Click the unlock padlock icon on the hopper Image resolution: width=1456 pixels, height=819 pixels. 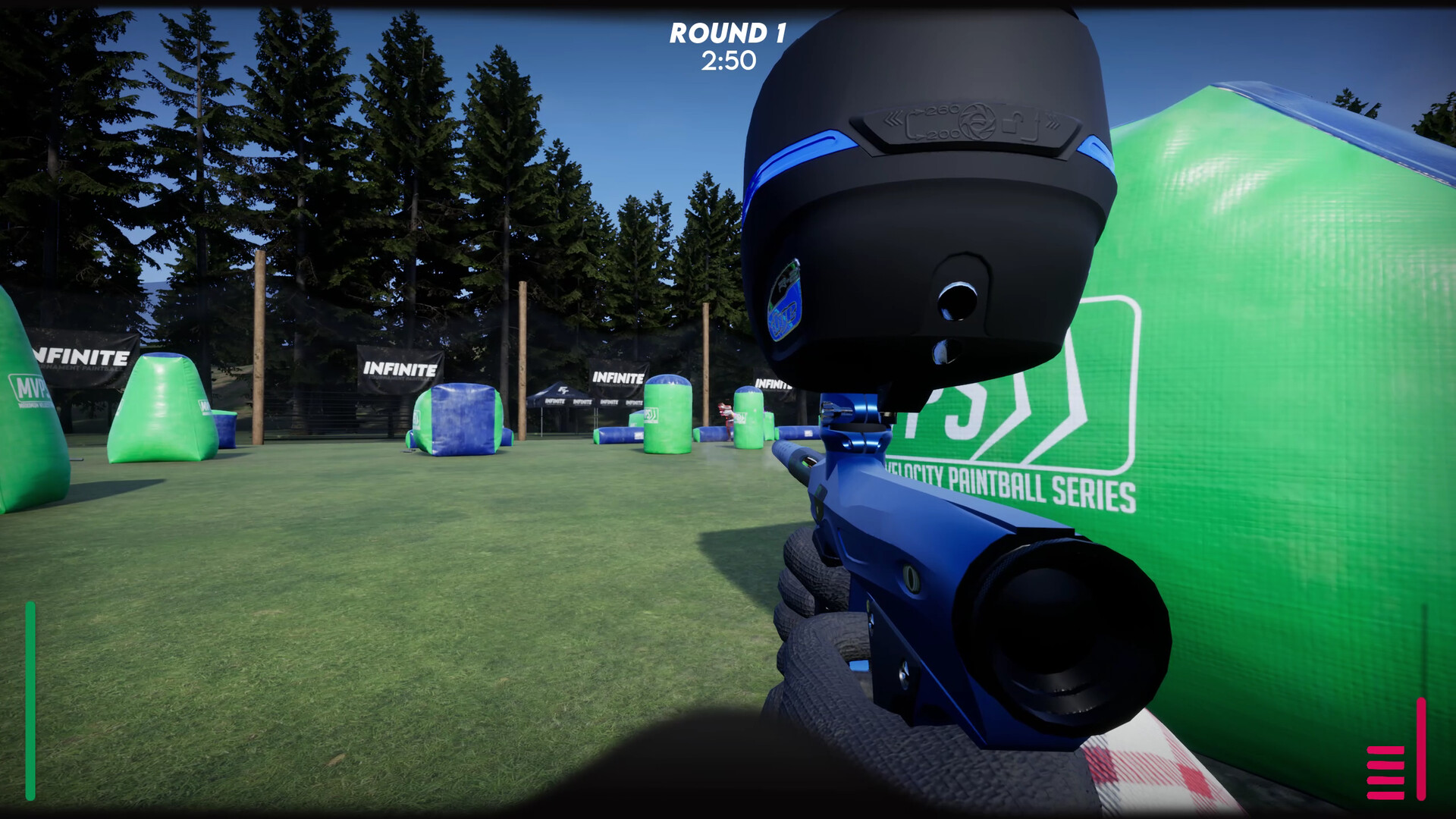[x=1013, y=124]
